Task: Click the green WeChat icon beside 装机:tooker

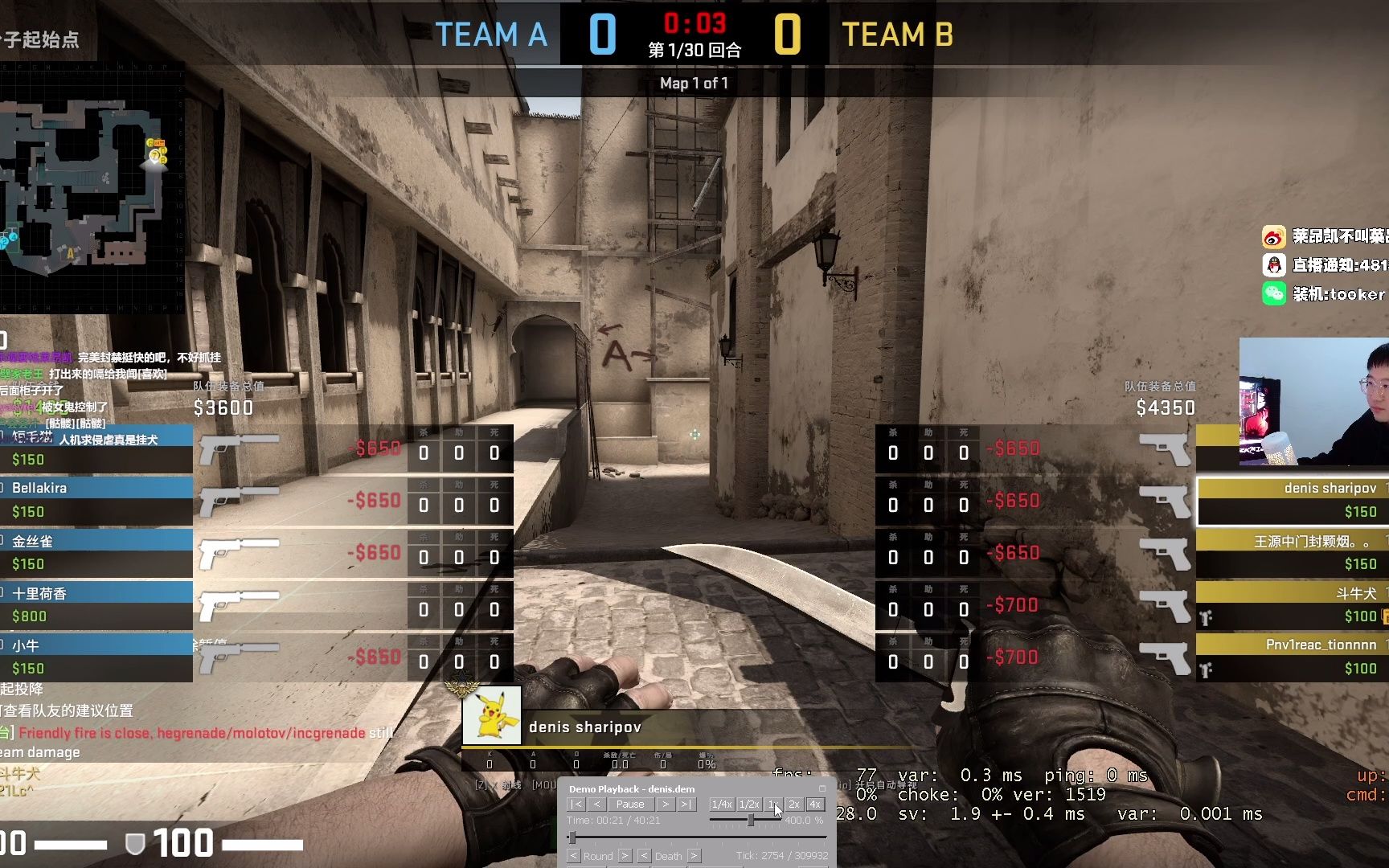Action: click(x=1274, y=294)
